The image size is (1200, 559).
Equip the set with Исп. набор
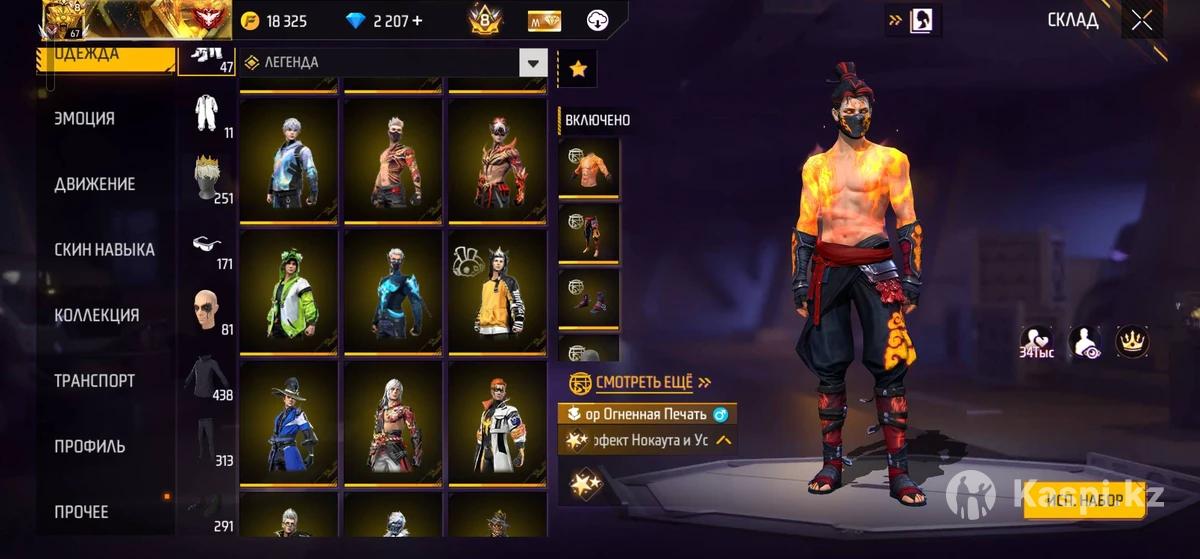(1084, 501)
